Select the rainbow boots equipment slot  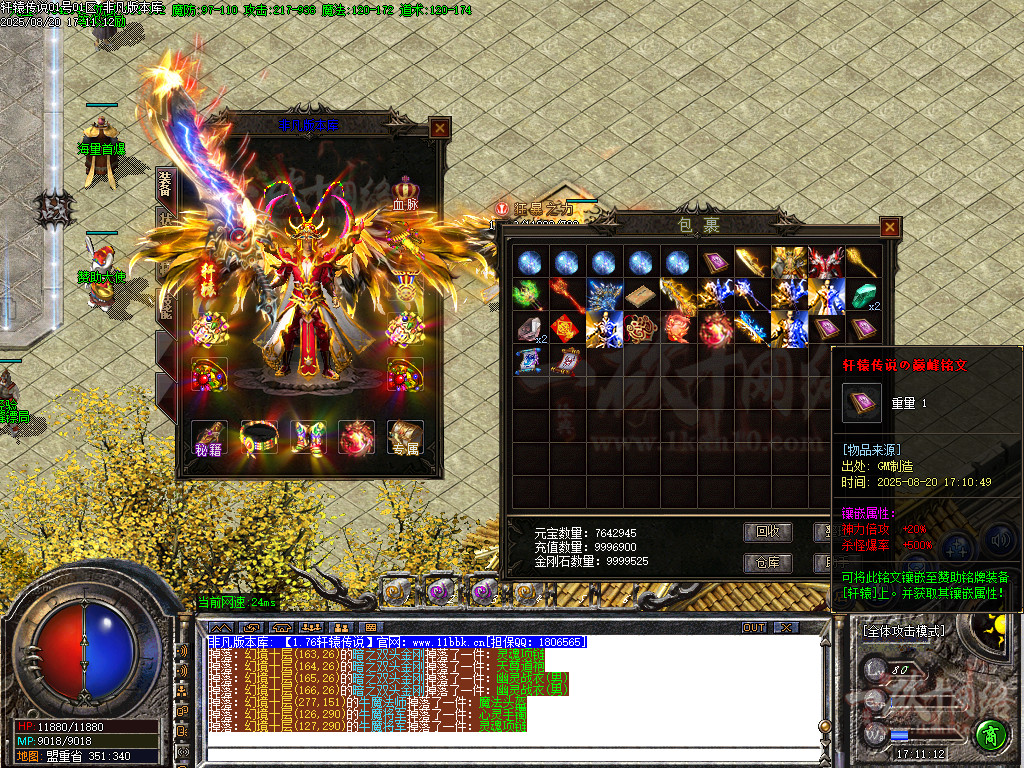pyautogui.click(x=307, y=437)
